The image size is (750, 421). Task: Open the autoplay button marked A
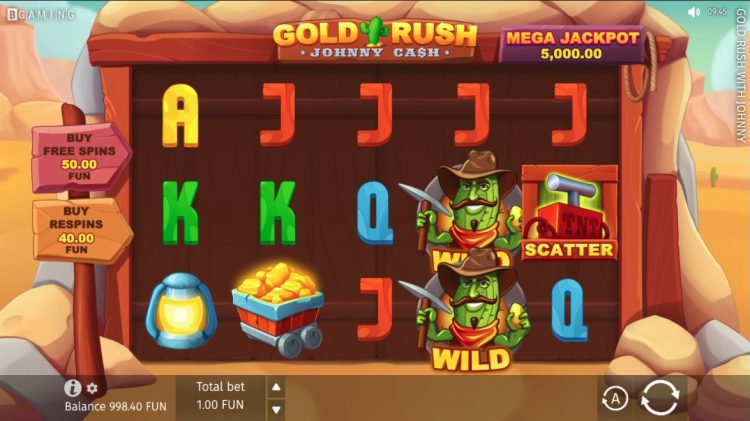[x=615, y=399]
